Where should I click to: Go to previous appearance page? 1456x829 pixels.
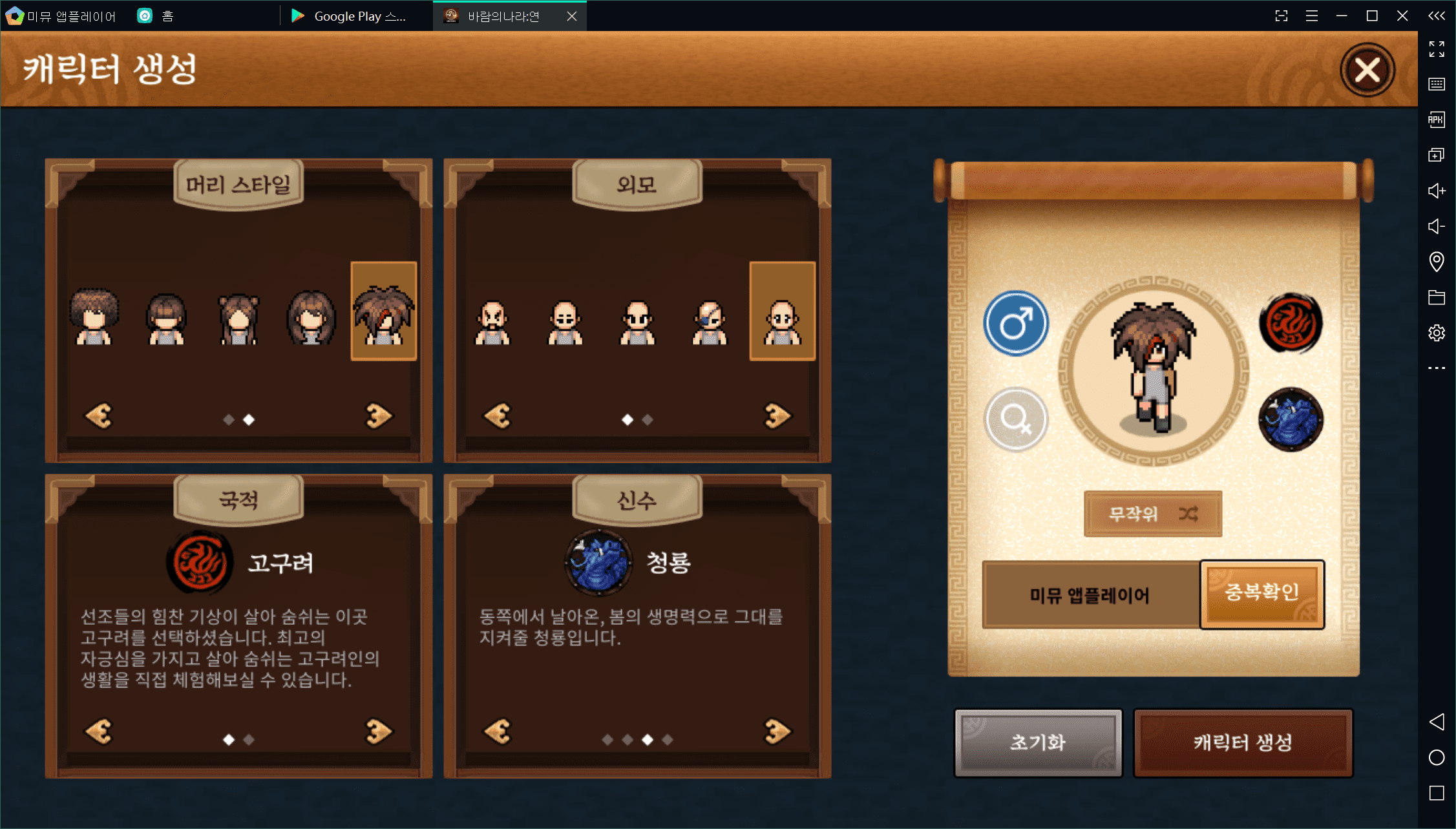[498, 416]
